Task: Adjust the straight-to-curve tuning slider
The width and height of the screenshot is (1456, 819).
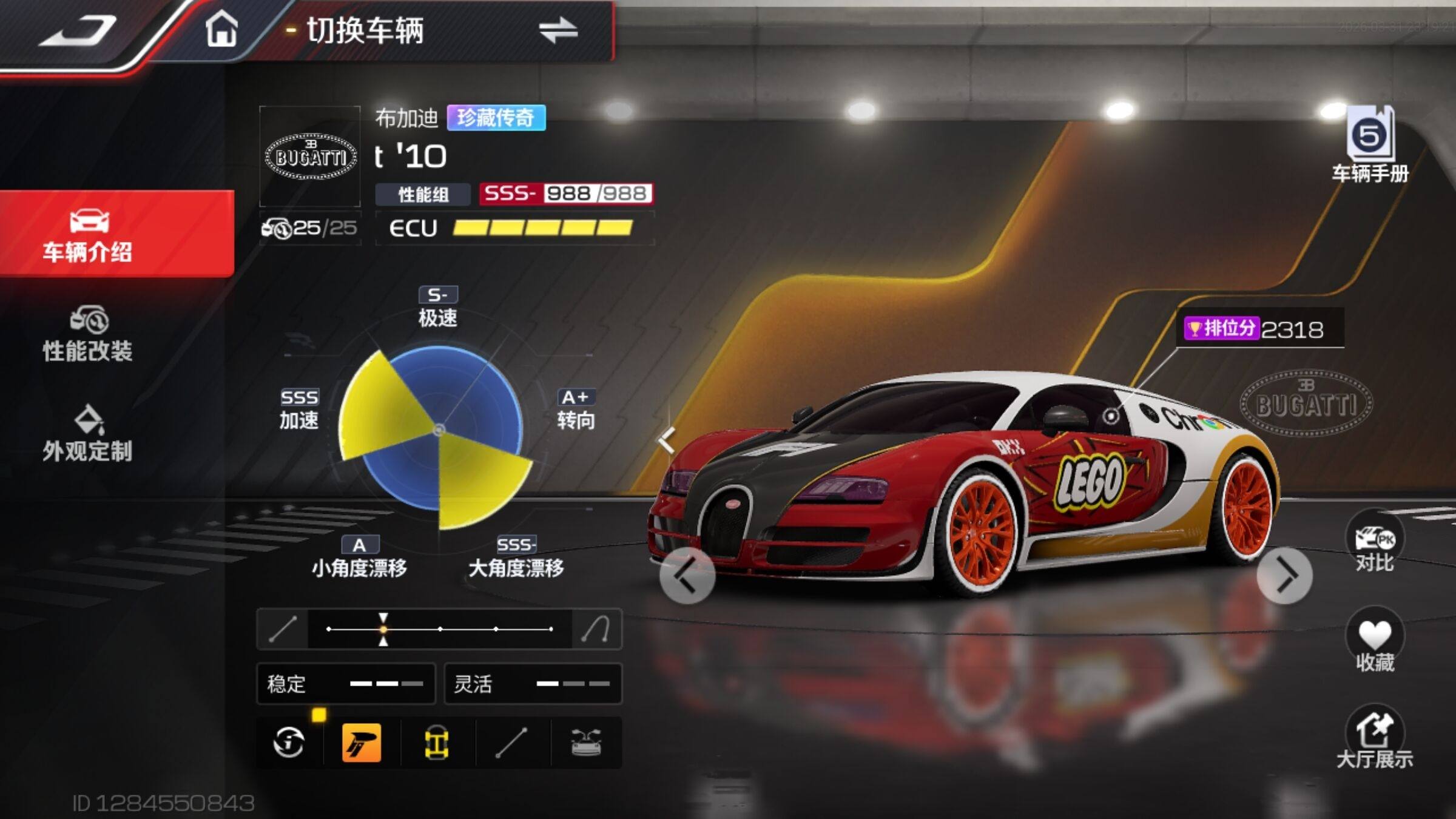Action: coord(440,629)
